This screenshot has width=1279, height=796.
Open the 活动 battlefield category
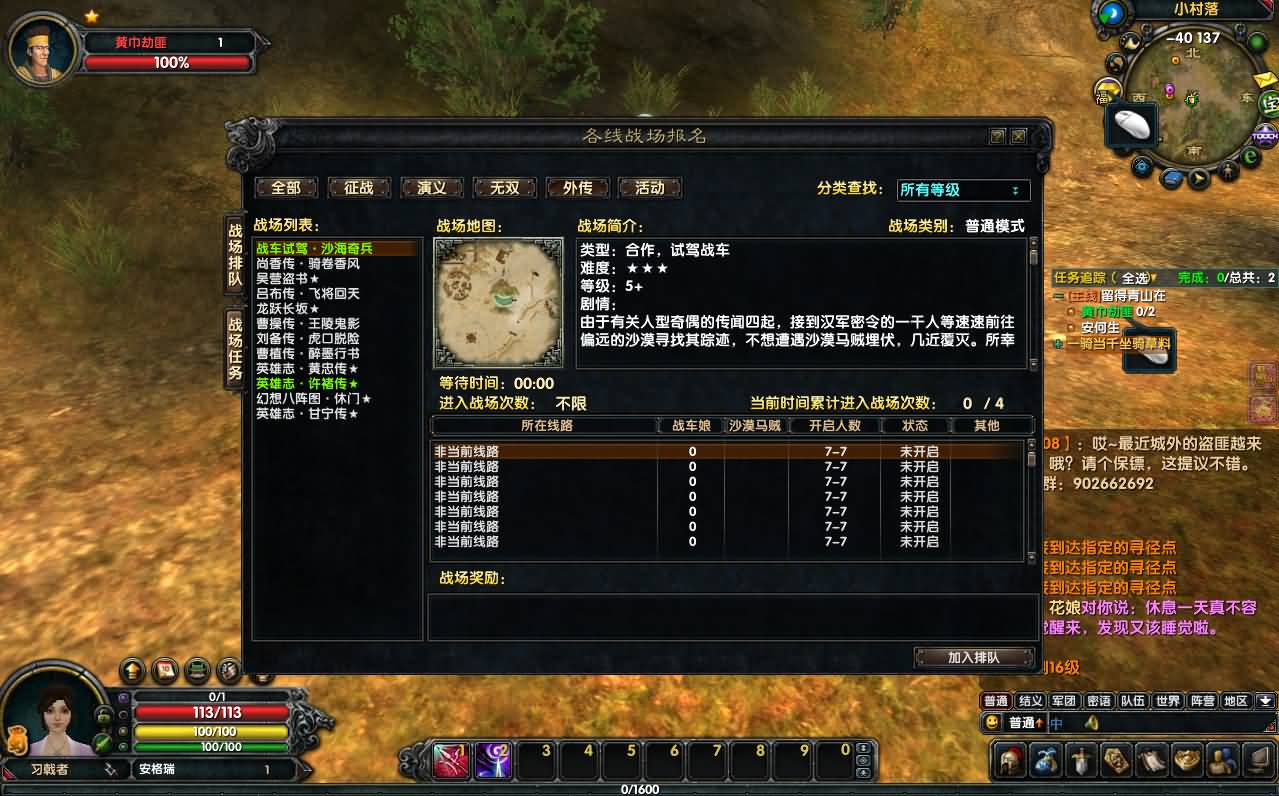click(x=650, y=188)
